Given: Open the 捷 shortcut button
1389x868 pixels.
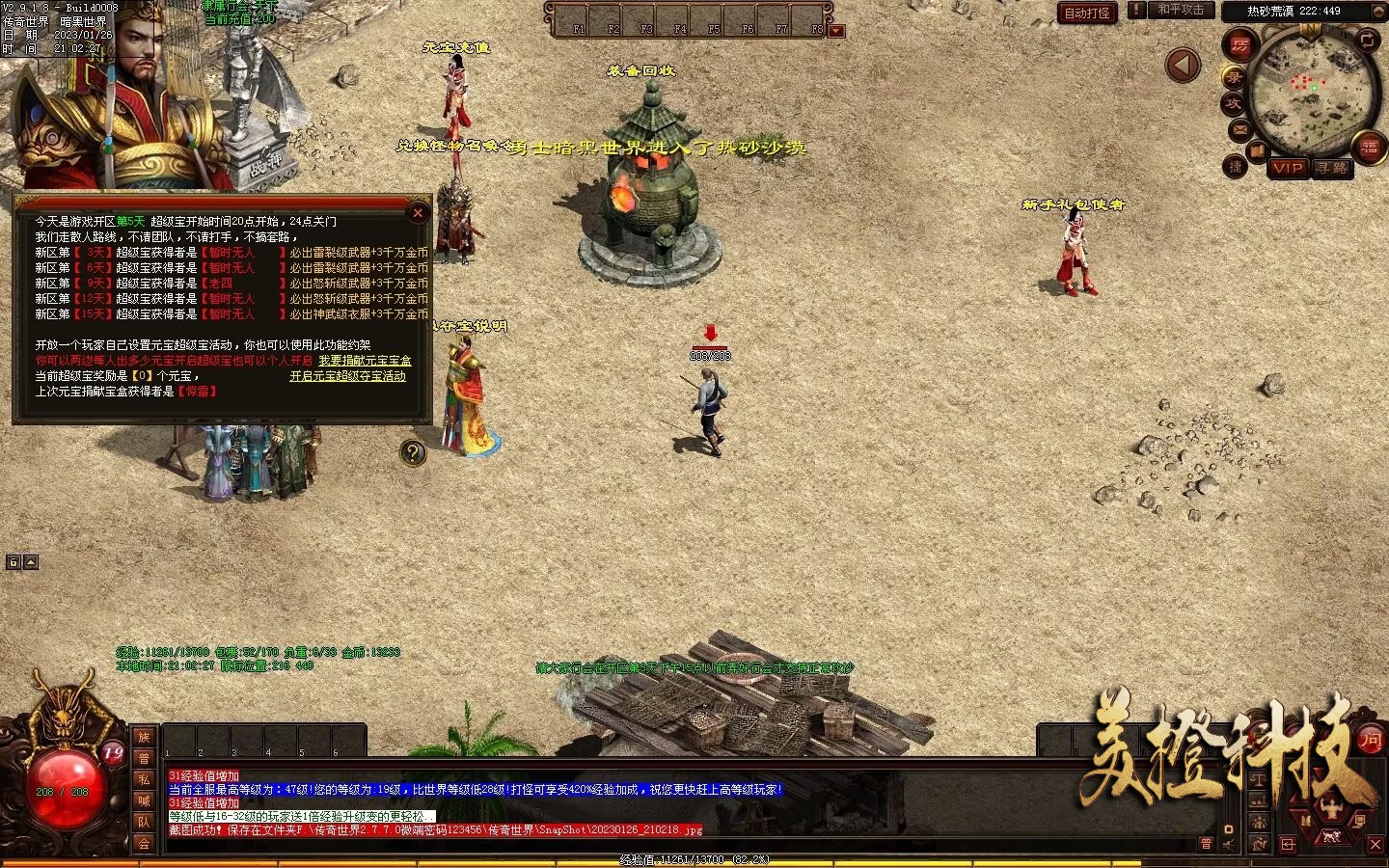Looking at the screenshot, I should (x=1235, y=167).
